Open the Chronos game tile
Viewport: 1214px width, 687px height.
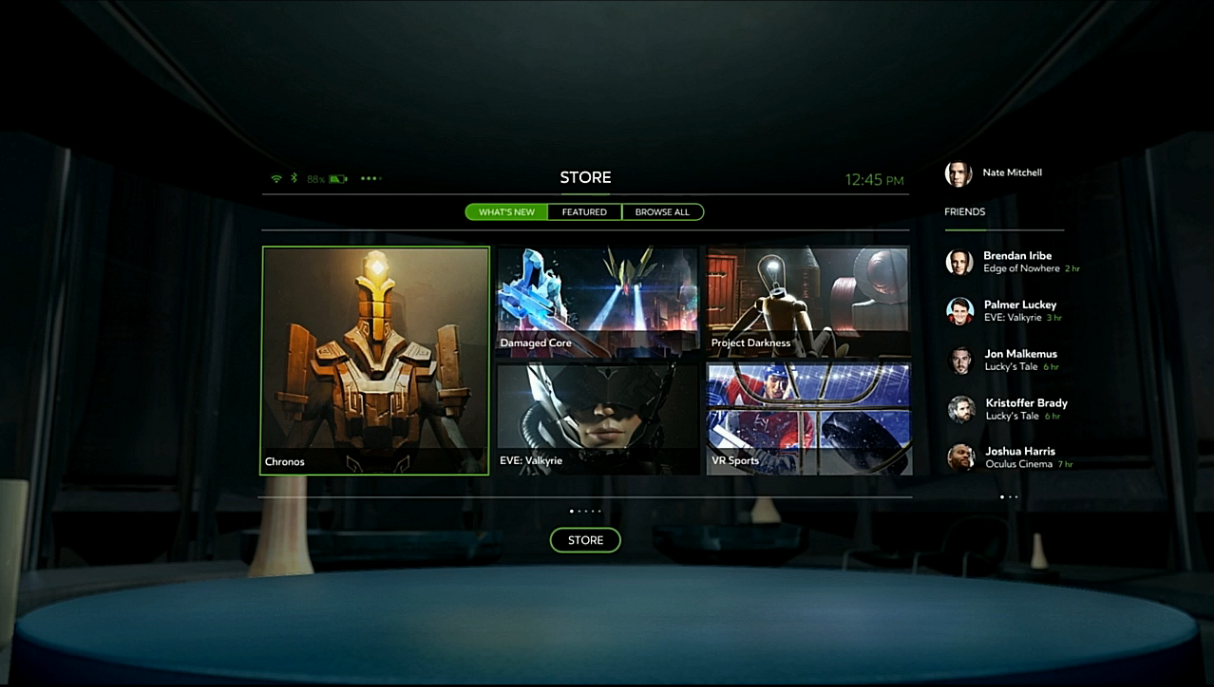[x=375, y=360]
